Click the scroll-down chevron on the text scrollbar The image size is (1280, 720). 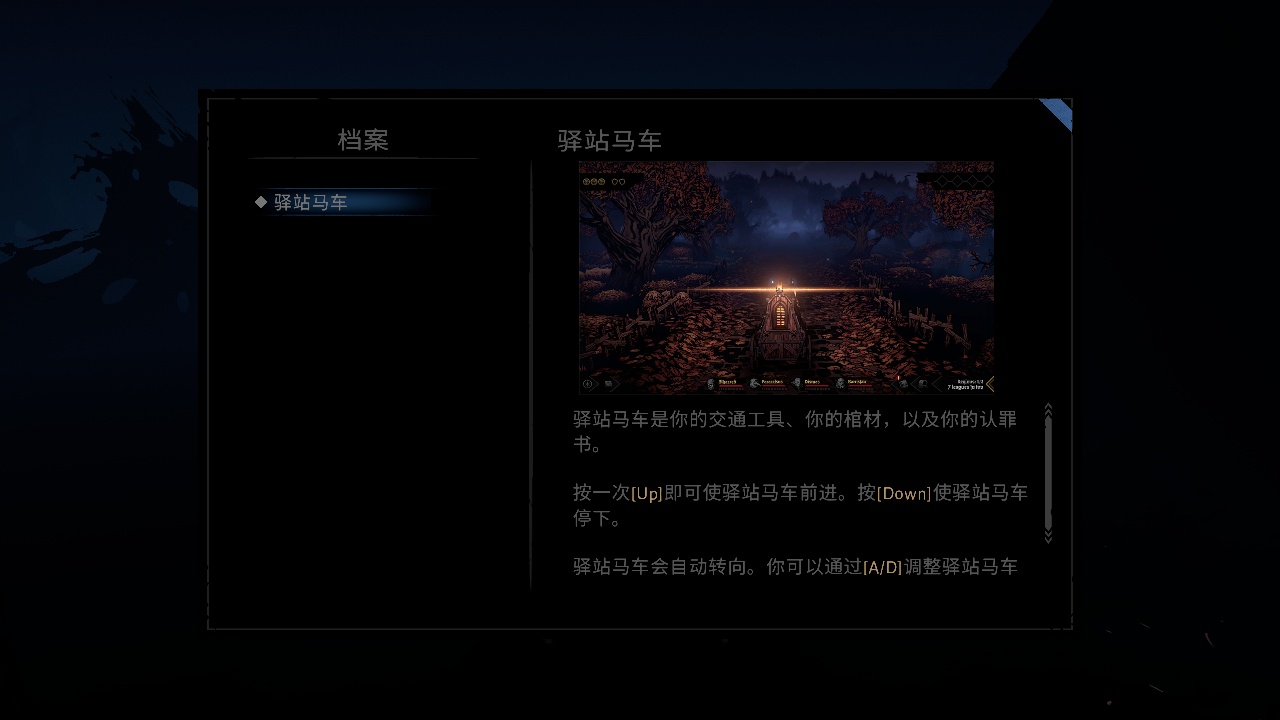click(x=1048, y=535)
